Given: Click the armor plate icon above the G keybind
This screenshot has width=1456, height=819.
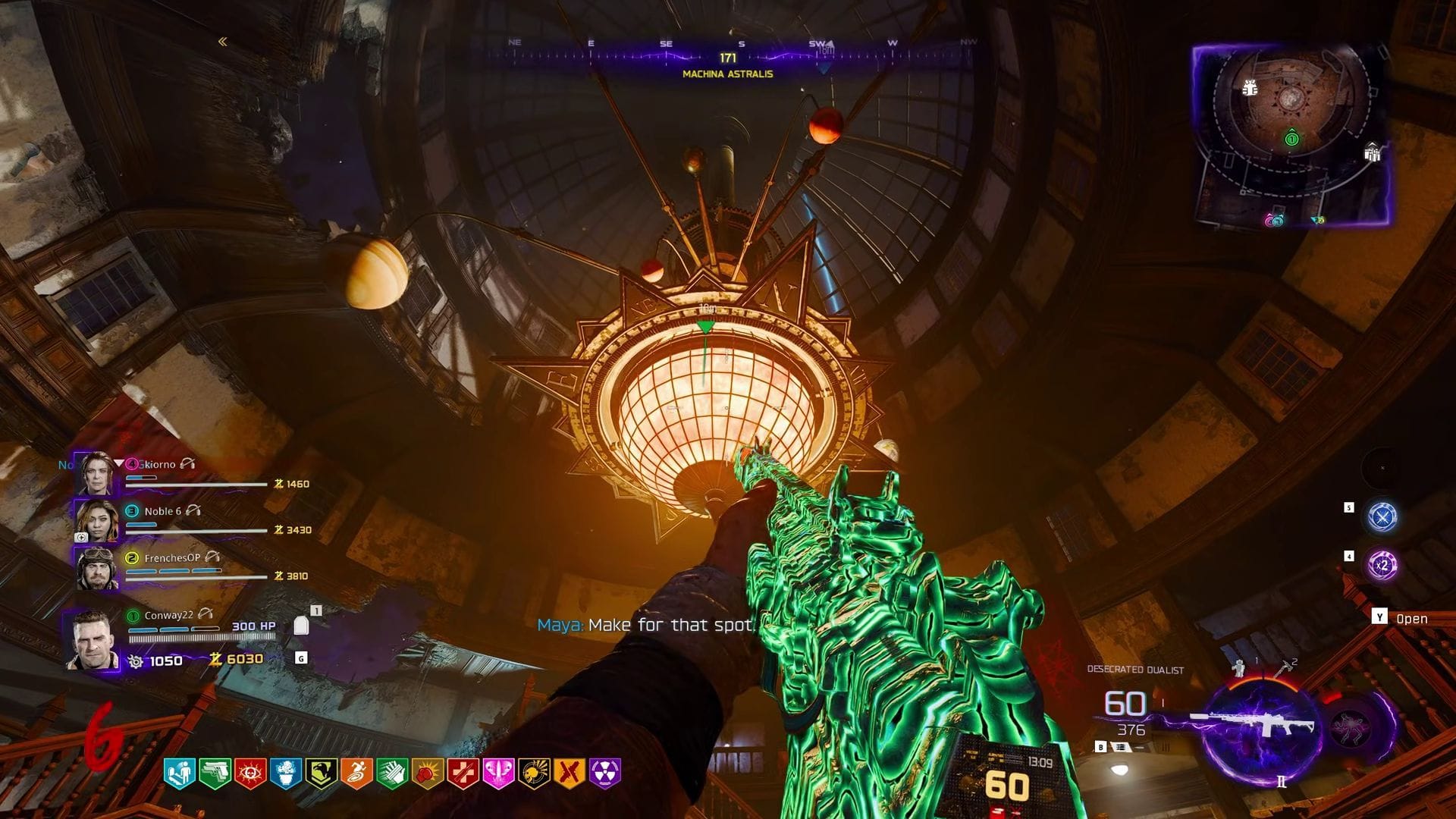Looking at the screenshot, I should pos(301,626).
